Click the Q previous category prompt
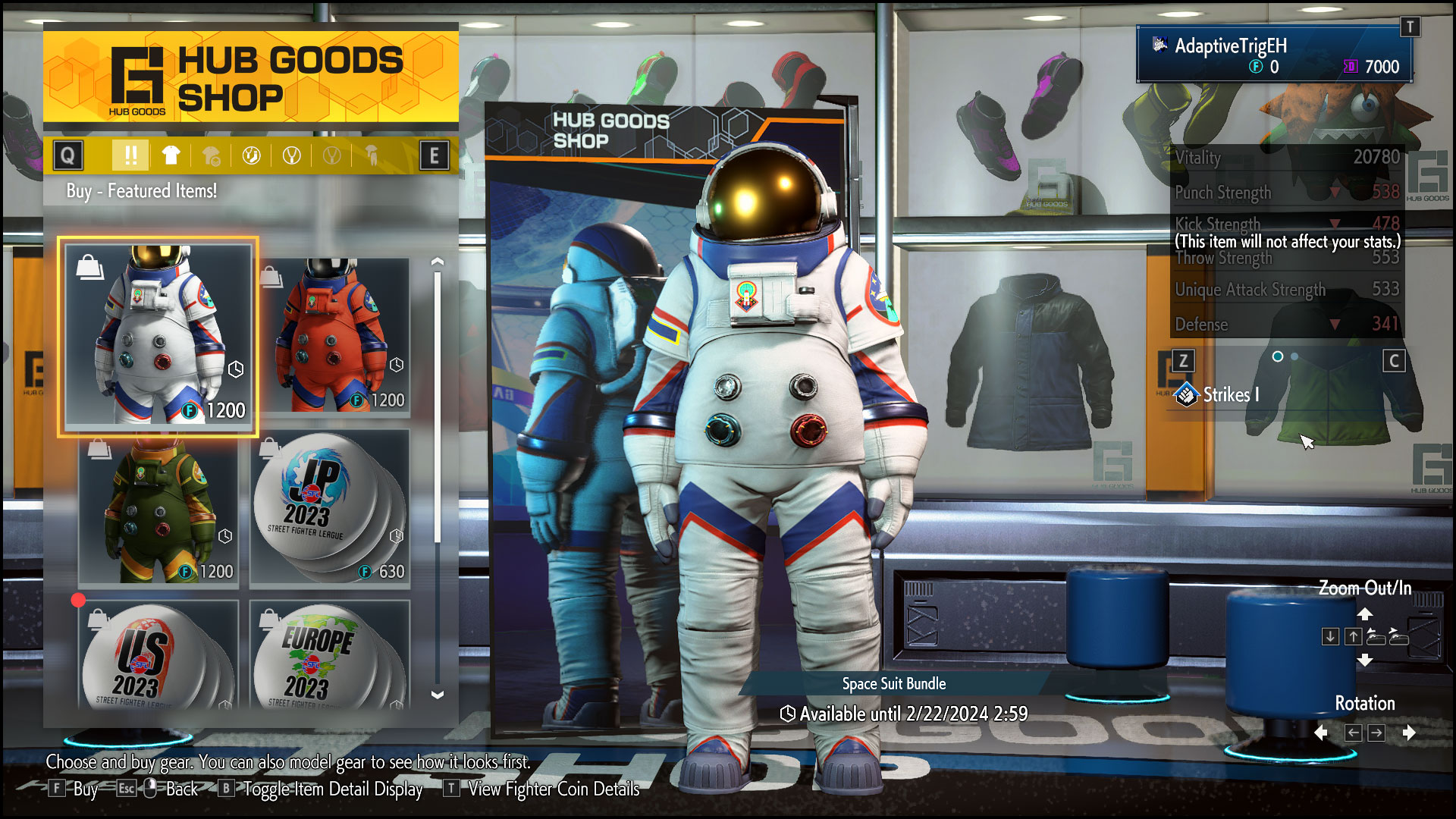The width and height of the screenshot is (1456, 819). point(68,155)
